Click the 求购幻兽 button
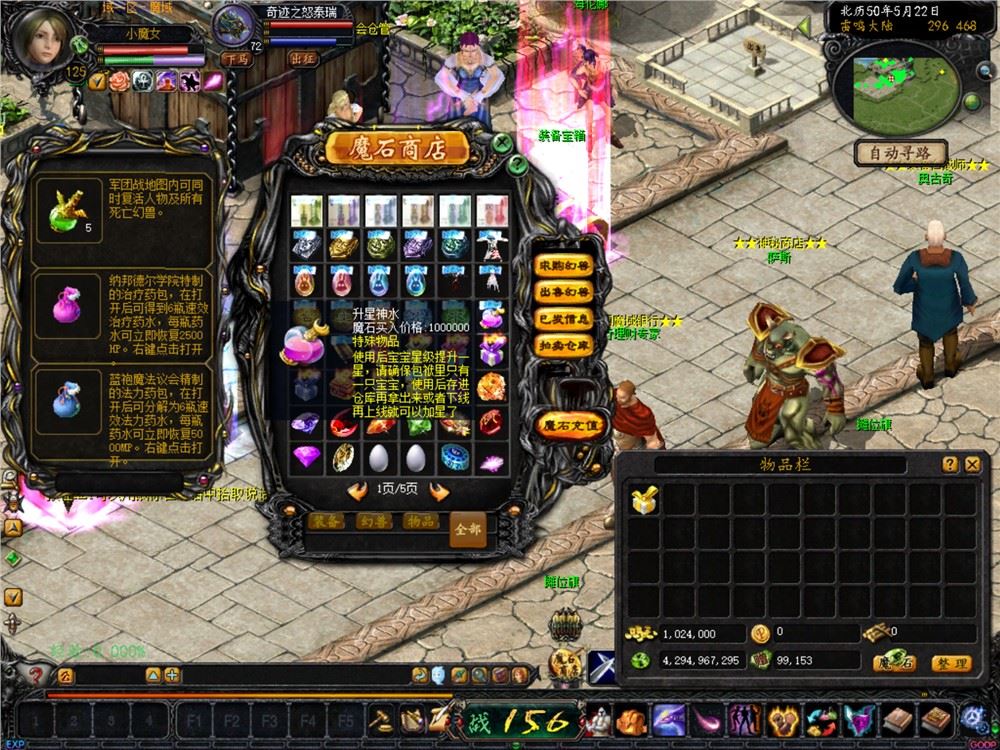The image size is (1000, 750). pyautogui.click(x=564, y=266)
